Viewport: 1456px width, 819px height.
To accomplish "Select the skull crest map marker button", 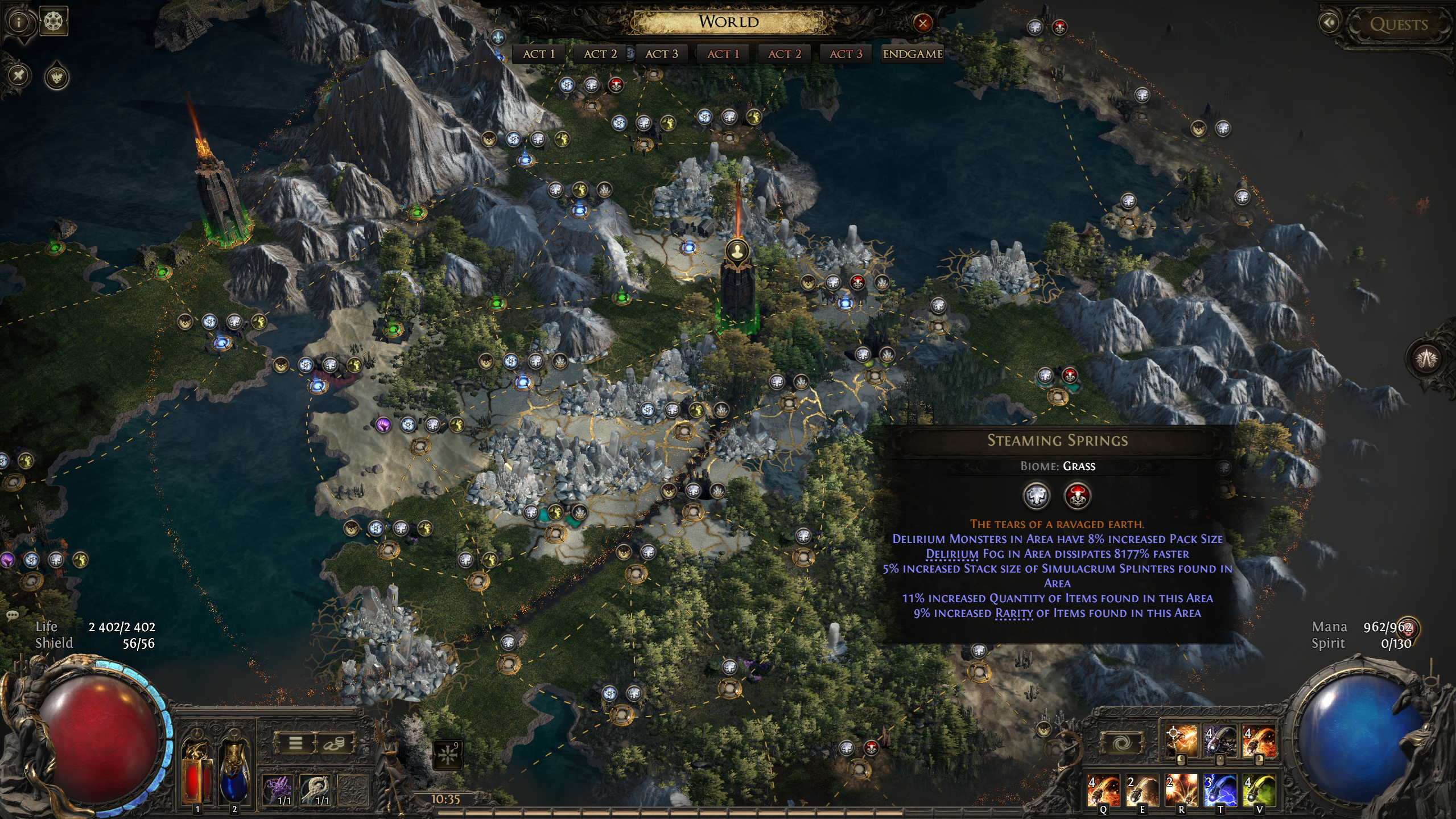I will point(57,77).
